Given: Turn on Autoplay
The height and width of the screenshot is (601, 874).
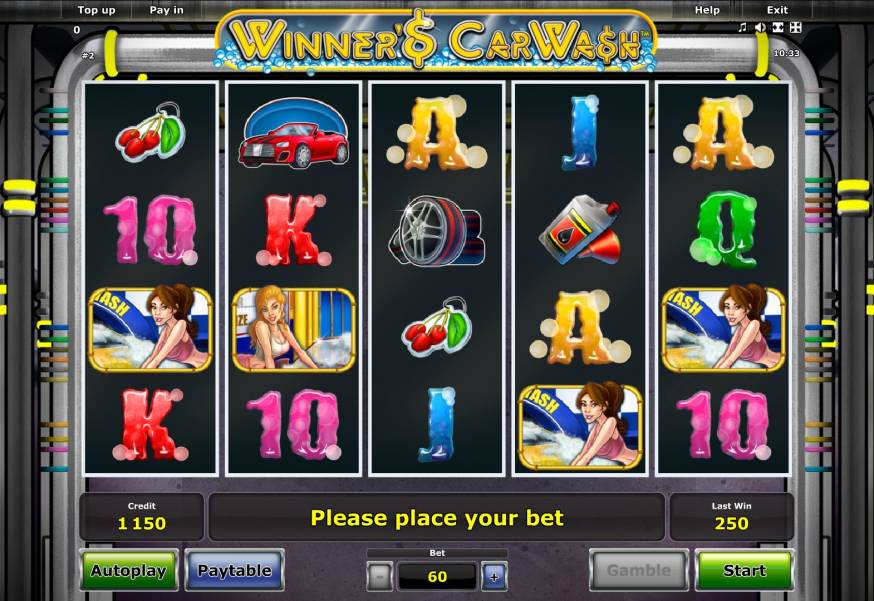Looking at the screenshot, I should (x=130, y=571).
